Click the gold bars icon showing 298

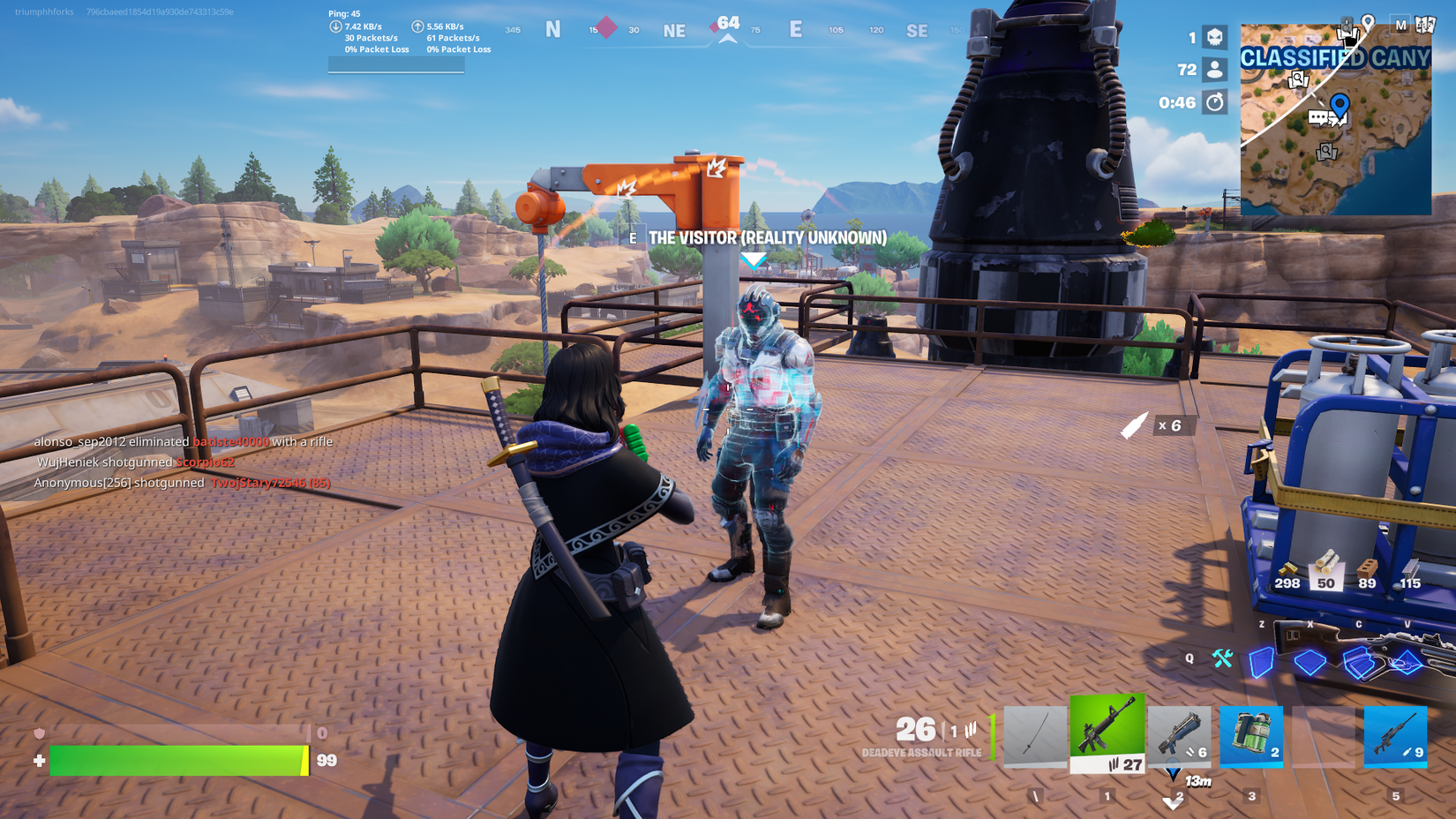tap(1288, 569)
